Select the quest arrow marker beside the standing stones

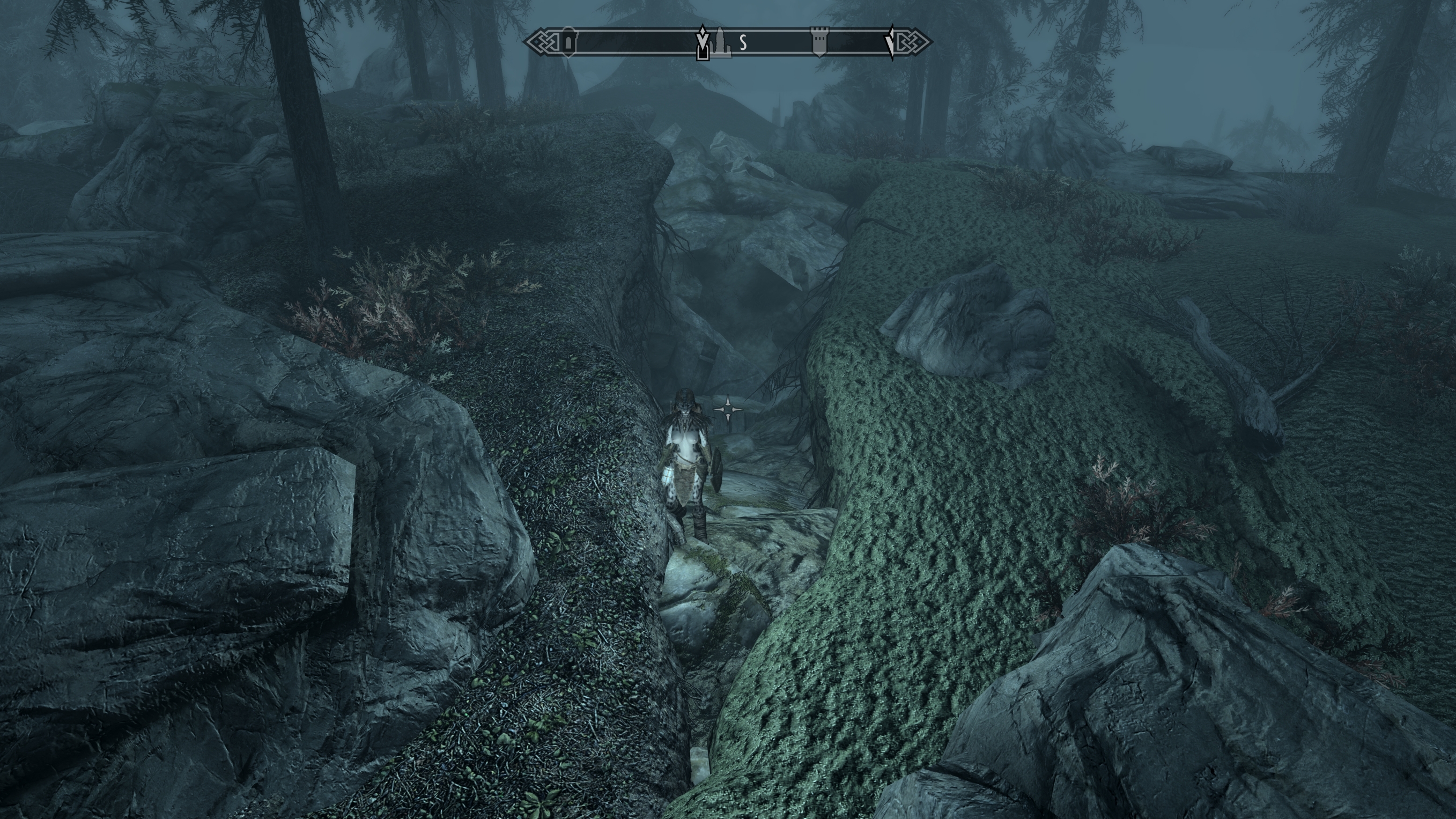pos(702,43)
